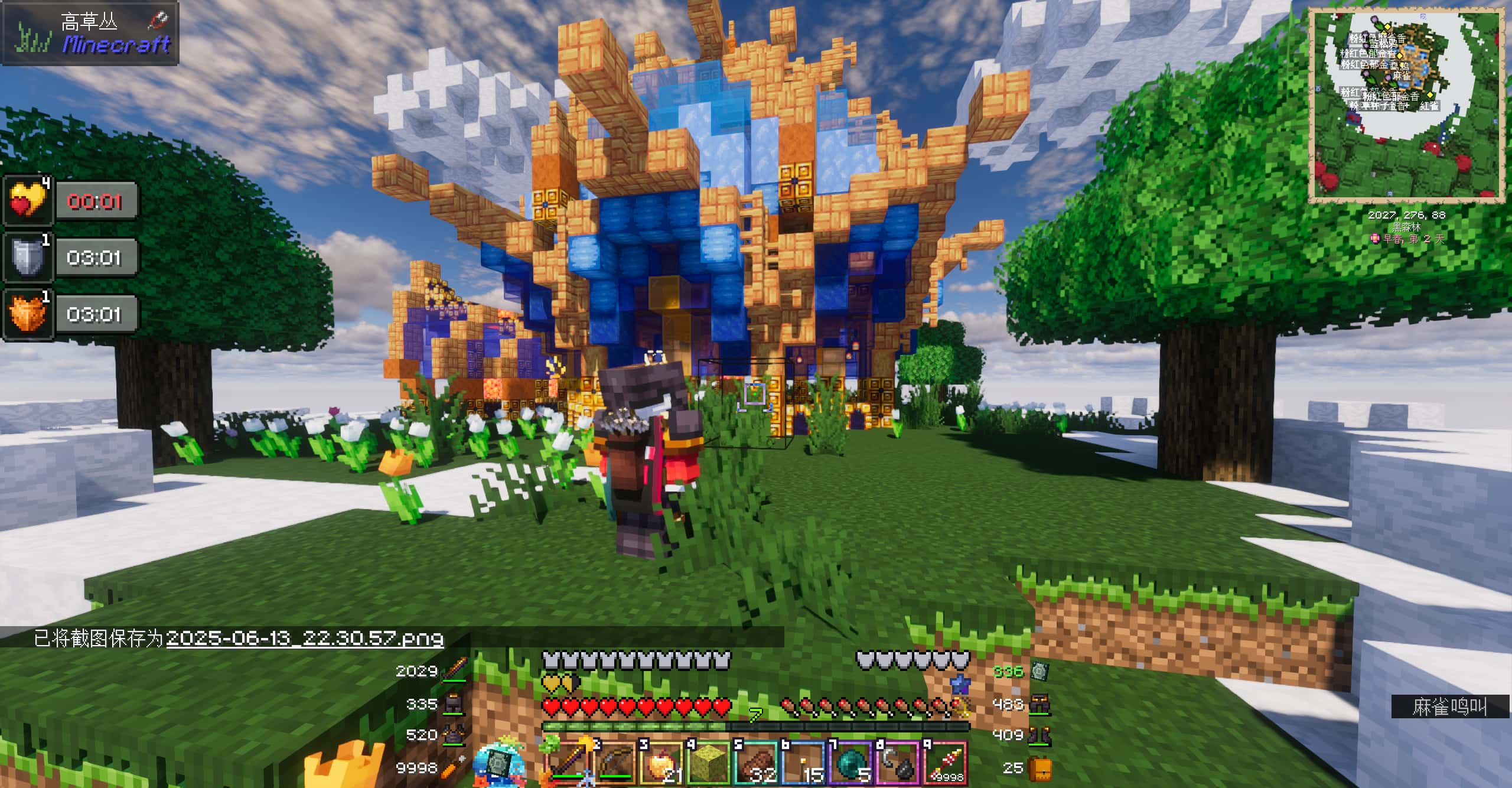This screenshot has height=788, width=1512.
Task: Select the yellow sponge block slot
Action: click(709, 762)
